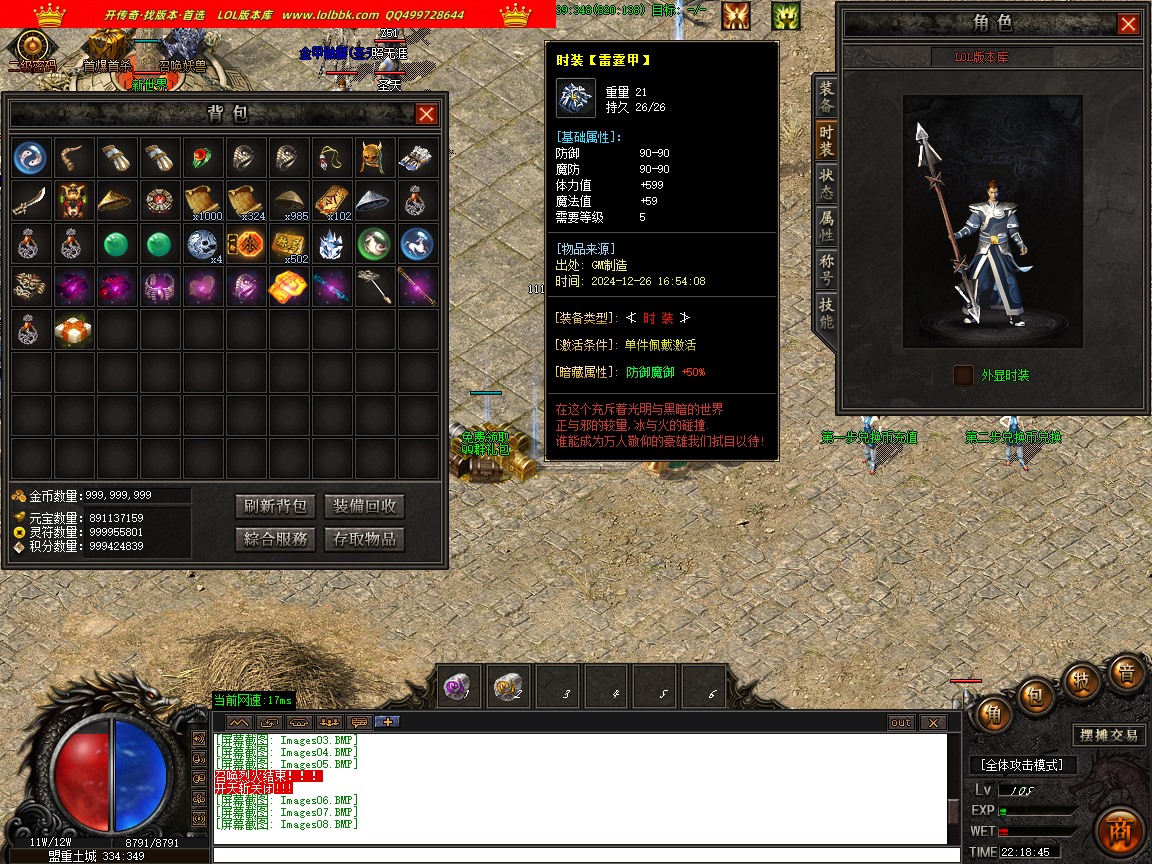
Task: Toggle the 外显时装 show-costume checkbox
Action: point(963,375)
